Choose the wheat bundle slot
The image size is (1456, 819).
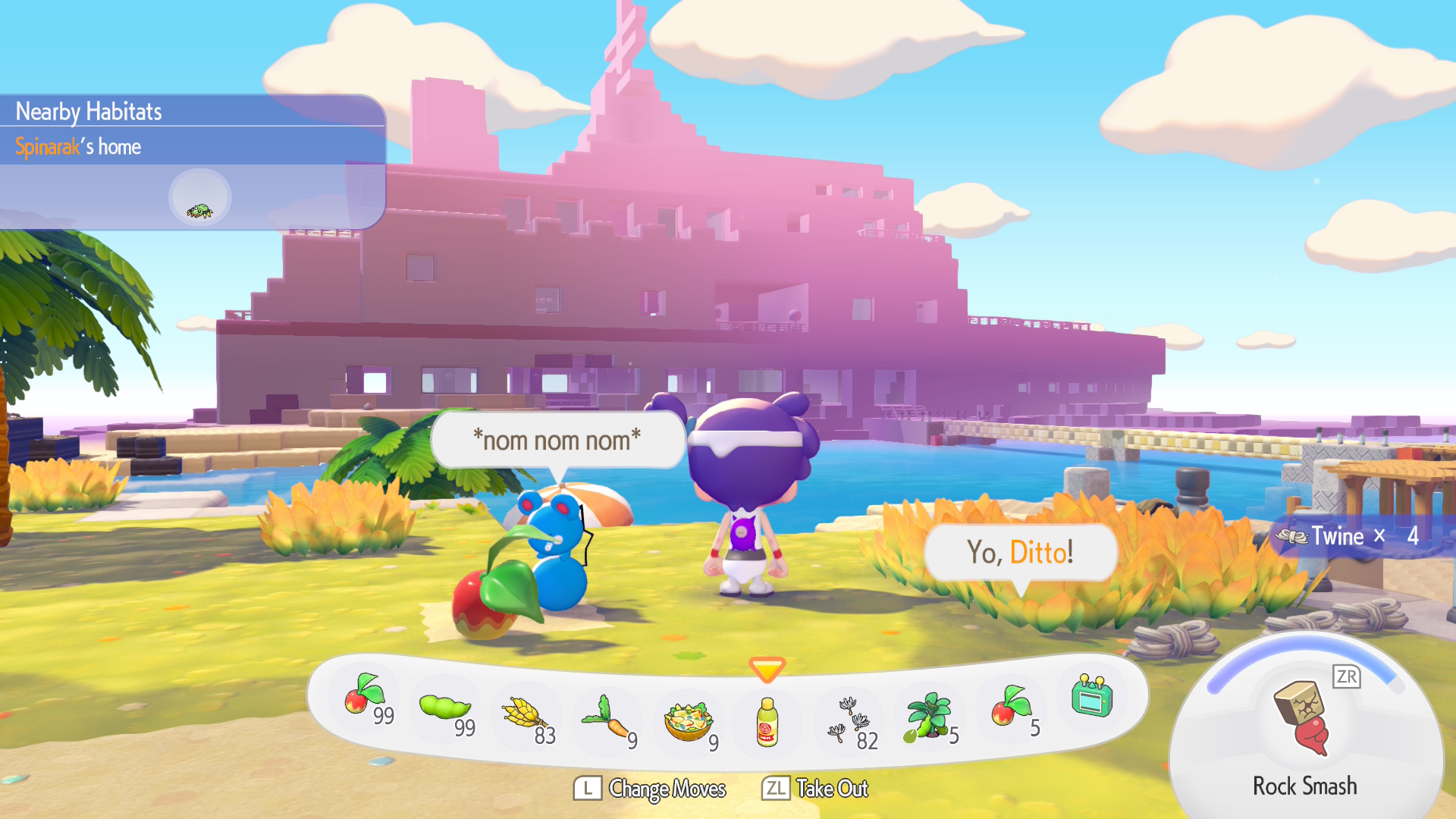click(x=526, y=717)
